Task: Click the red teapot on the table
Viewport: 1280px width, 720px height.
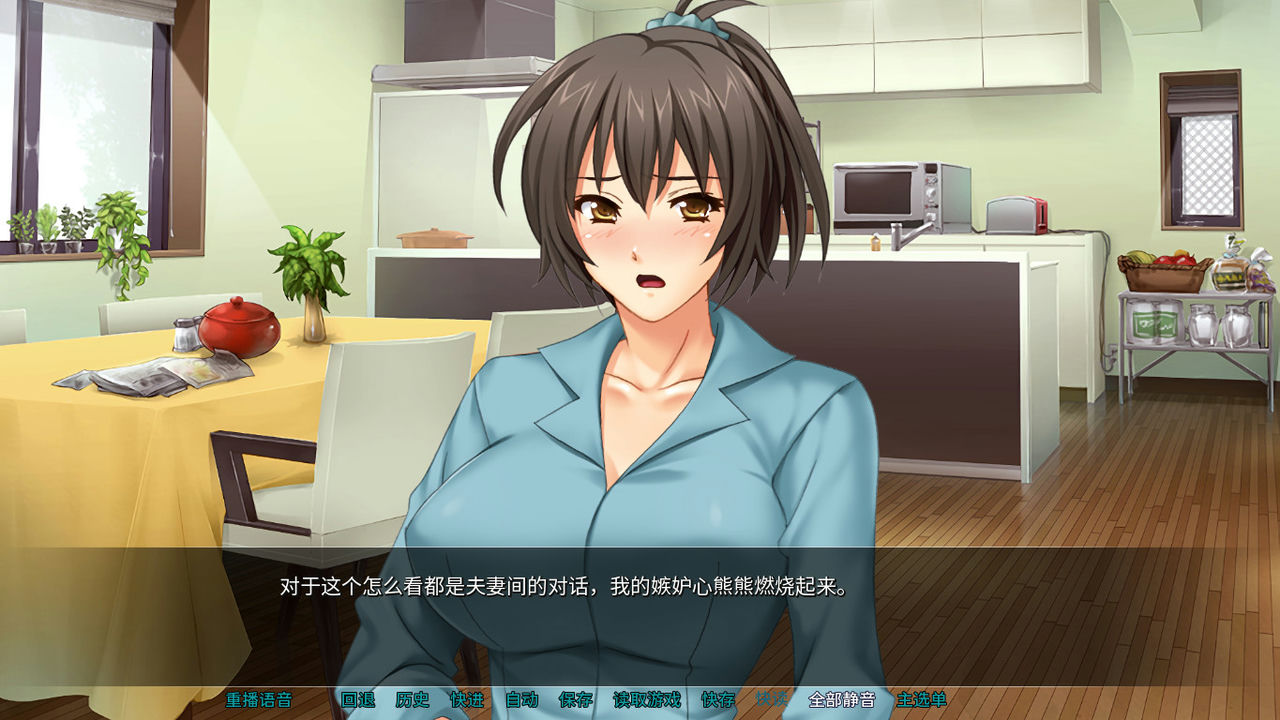Action: (237, 327)
